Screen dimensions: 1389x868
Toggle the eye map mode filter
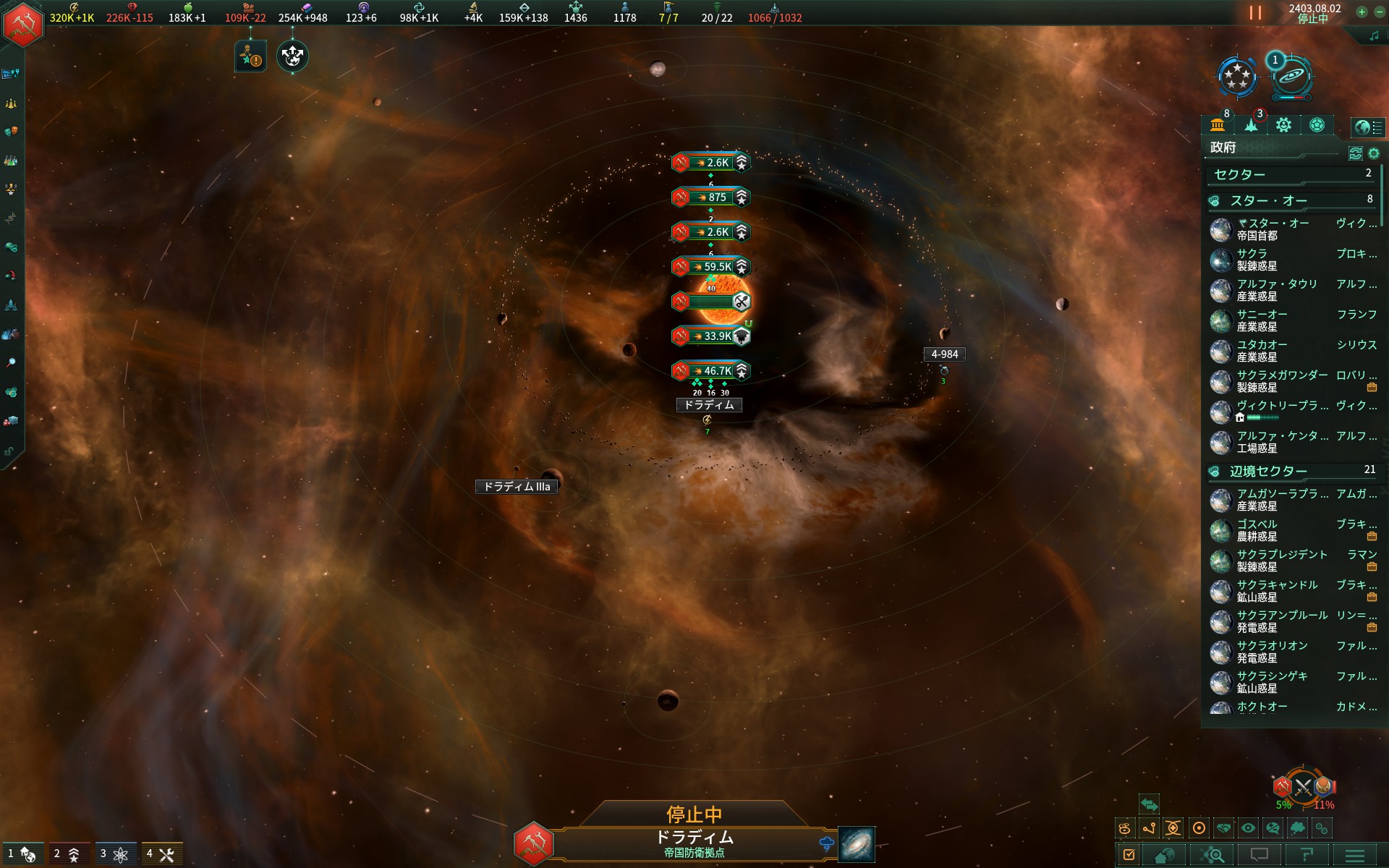click(1248, 828)
